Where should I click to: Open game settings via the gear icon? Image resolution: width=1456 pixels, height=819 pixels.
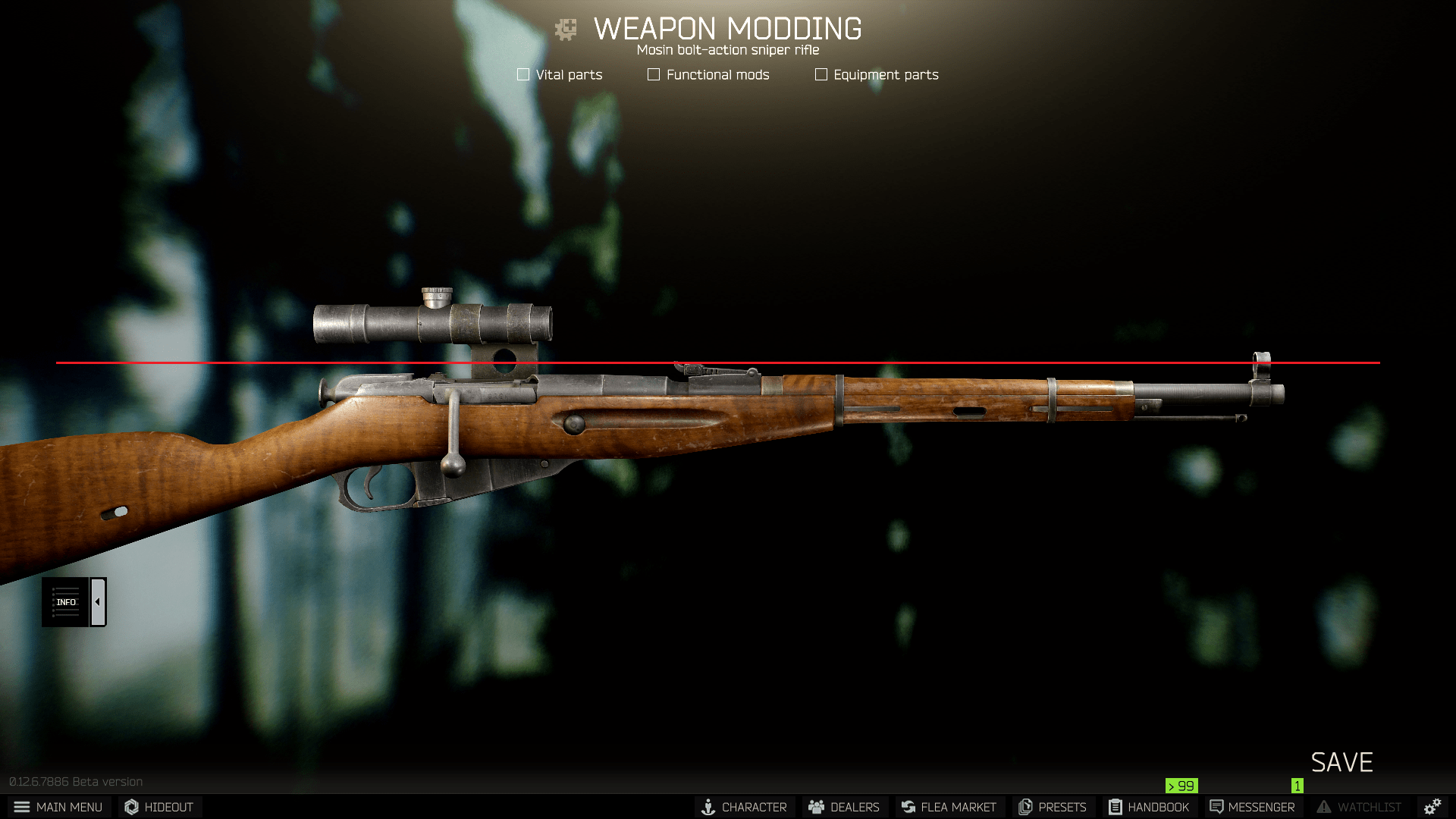pyautogui.click(x=1432, y=806)
